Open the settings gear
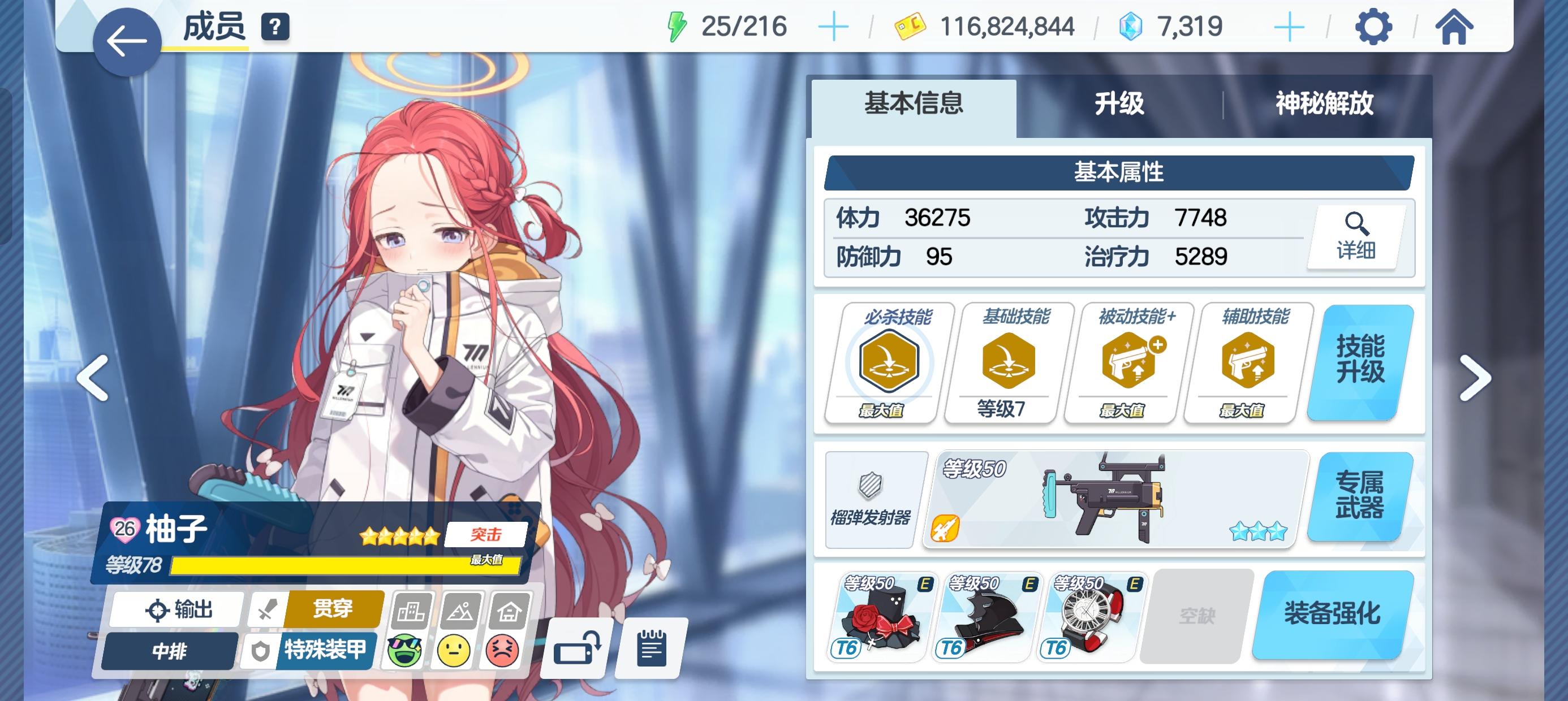Screen dimensions: 1568x701 click(x=1375, y=26)
